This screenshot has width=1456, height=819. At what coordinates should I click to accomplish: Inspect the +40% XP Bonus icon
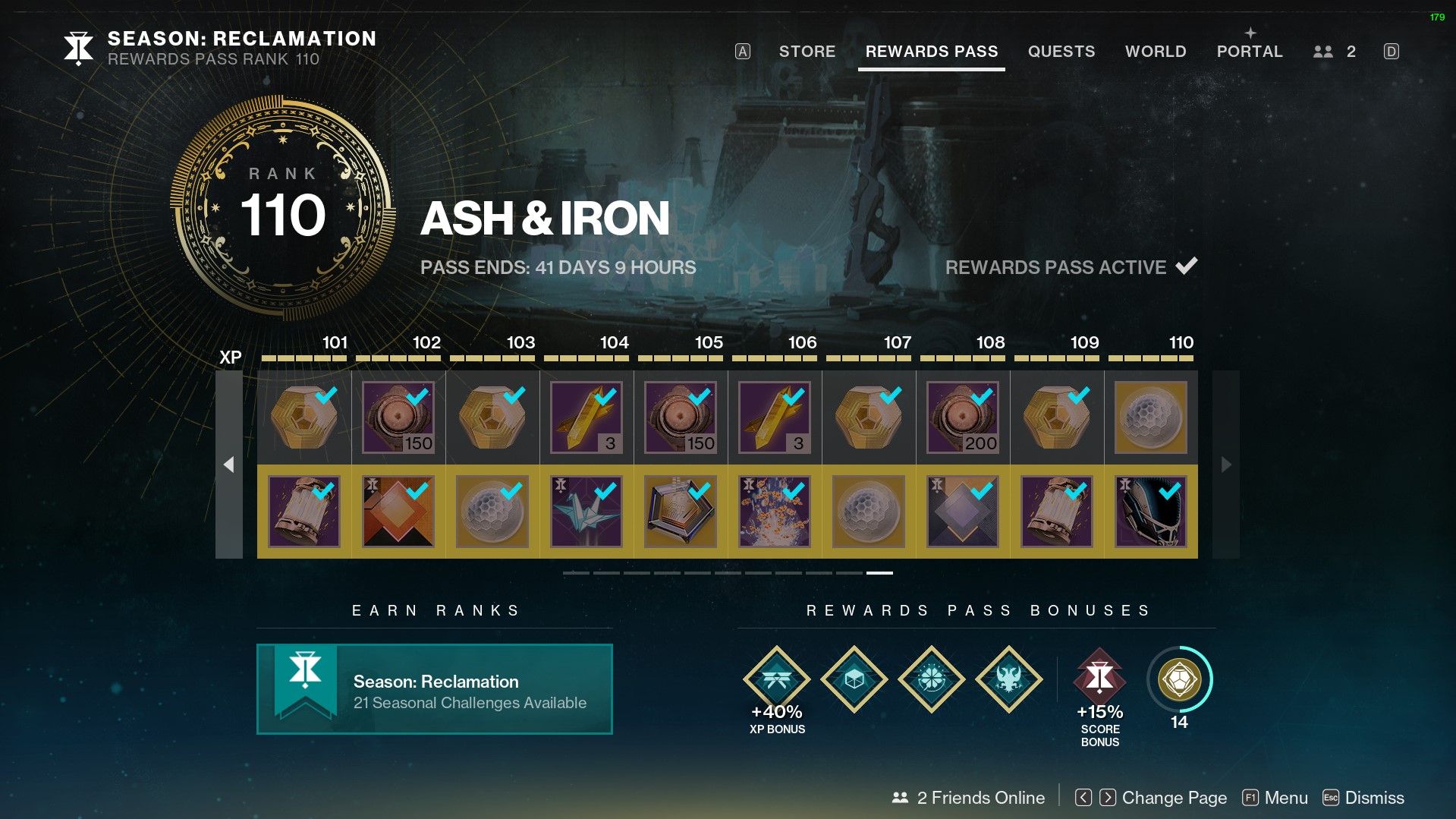[x=776, y=679]
